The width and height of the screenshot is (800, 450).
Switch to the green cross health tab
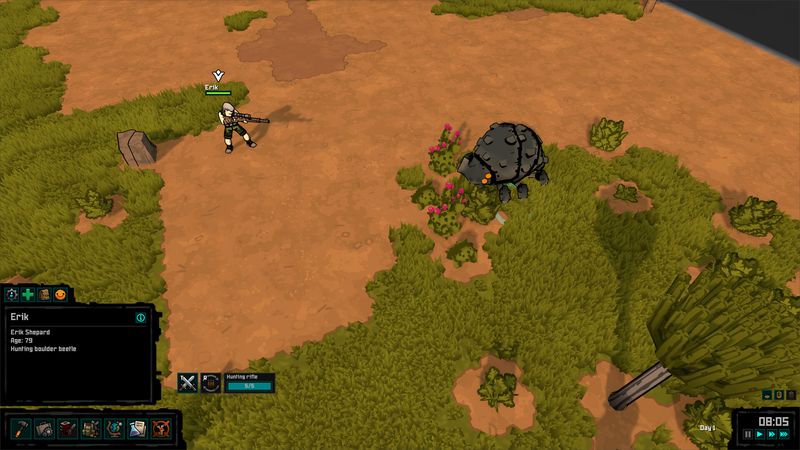[x=28, y=294]
